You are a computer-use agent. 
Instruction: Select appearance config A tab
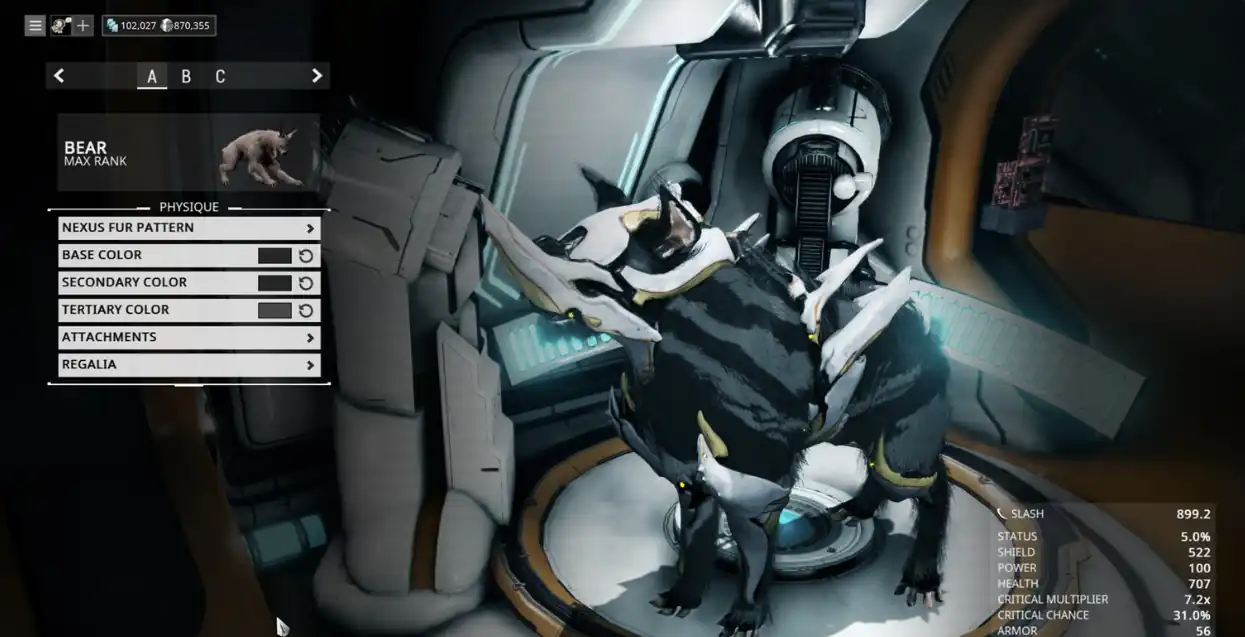pos(152,77)
